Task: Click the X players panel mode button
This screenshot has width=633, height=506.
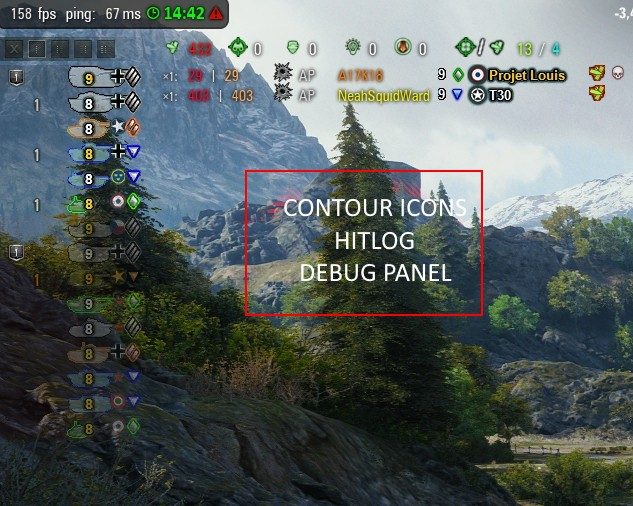Action: (x=15, y=48)
